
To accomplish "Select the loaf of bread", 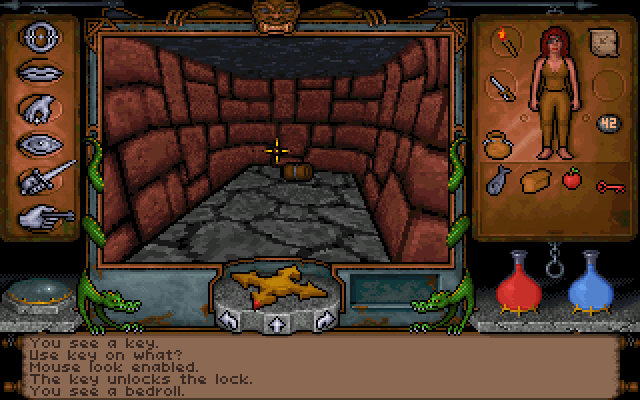I will click(x=534, y=180).
